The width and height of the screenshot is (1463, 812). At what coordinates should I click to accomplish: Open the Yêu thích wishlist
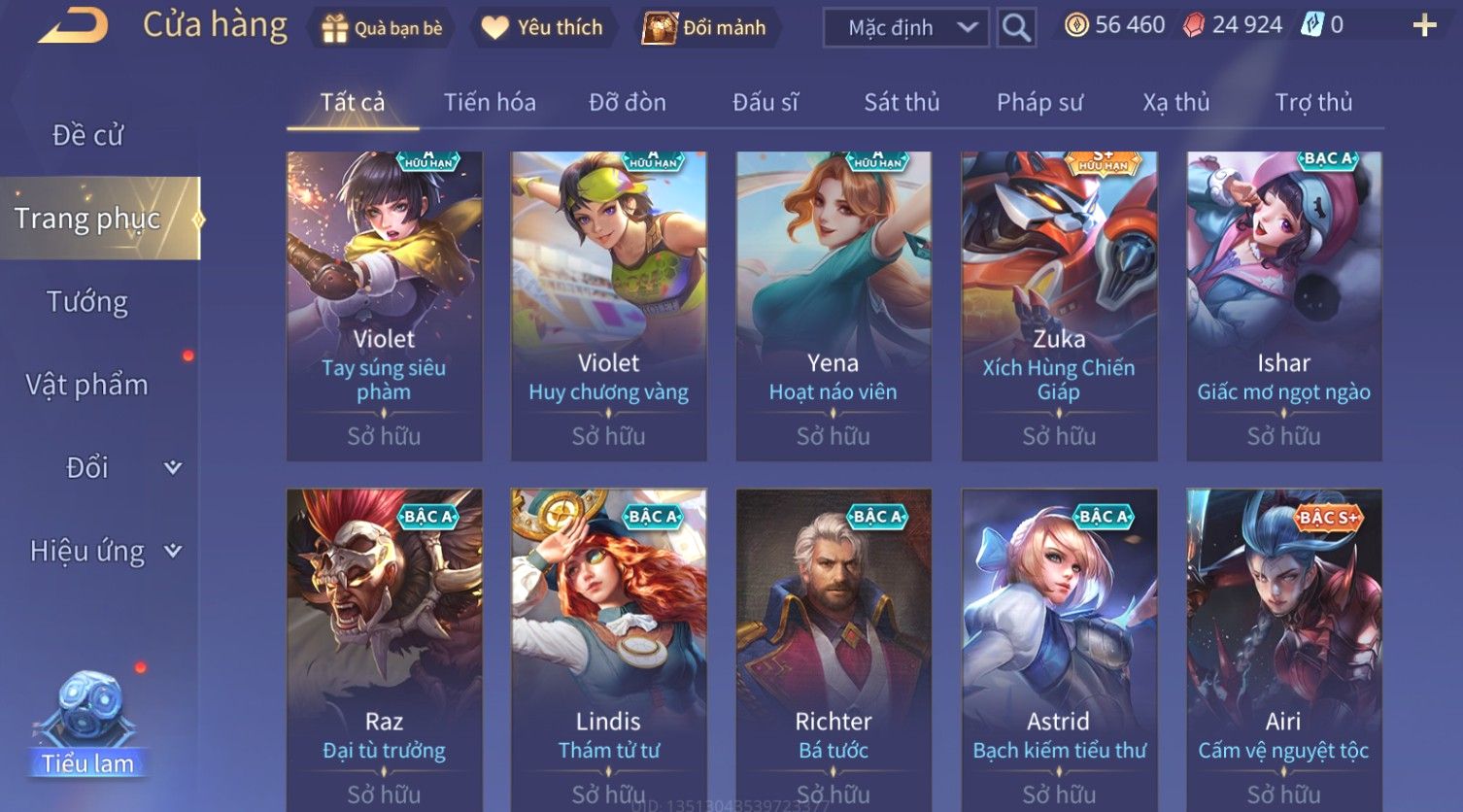(x=542, y=28)
